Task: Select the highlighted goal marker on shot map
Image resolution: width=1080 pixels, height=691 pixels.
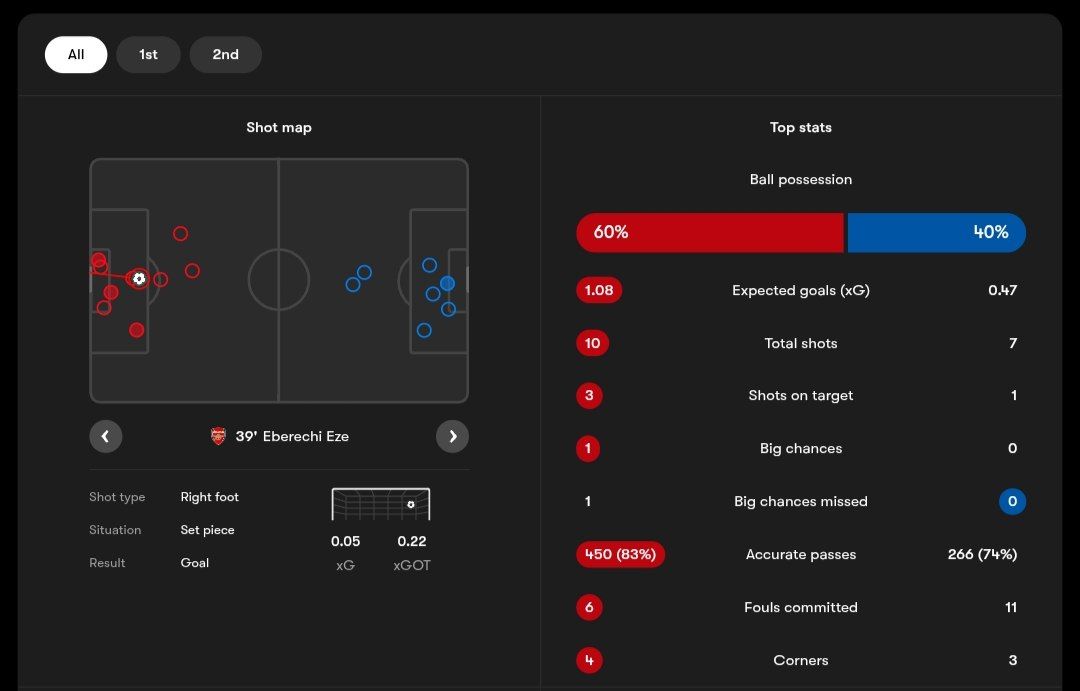Action: pyautogui.click(x=139, y=278)
